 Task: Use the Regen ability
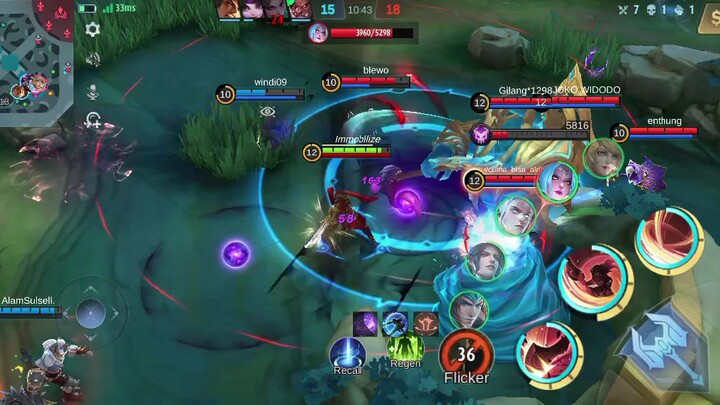coord(405,349)
